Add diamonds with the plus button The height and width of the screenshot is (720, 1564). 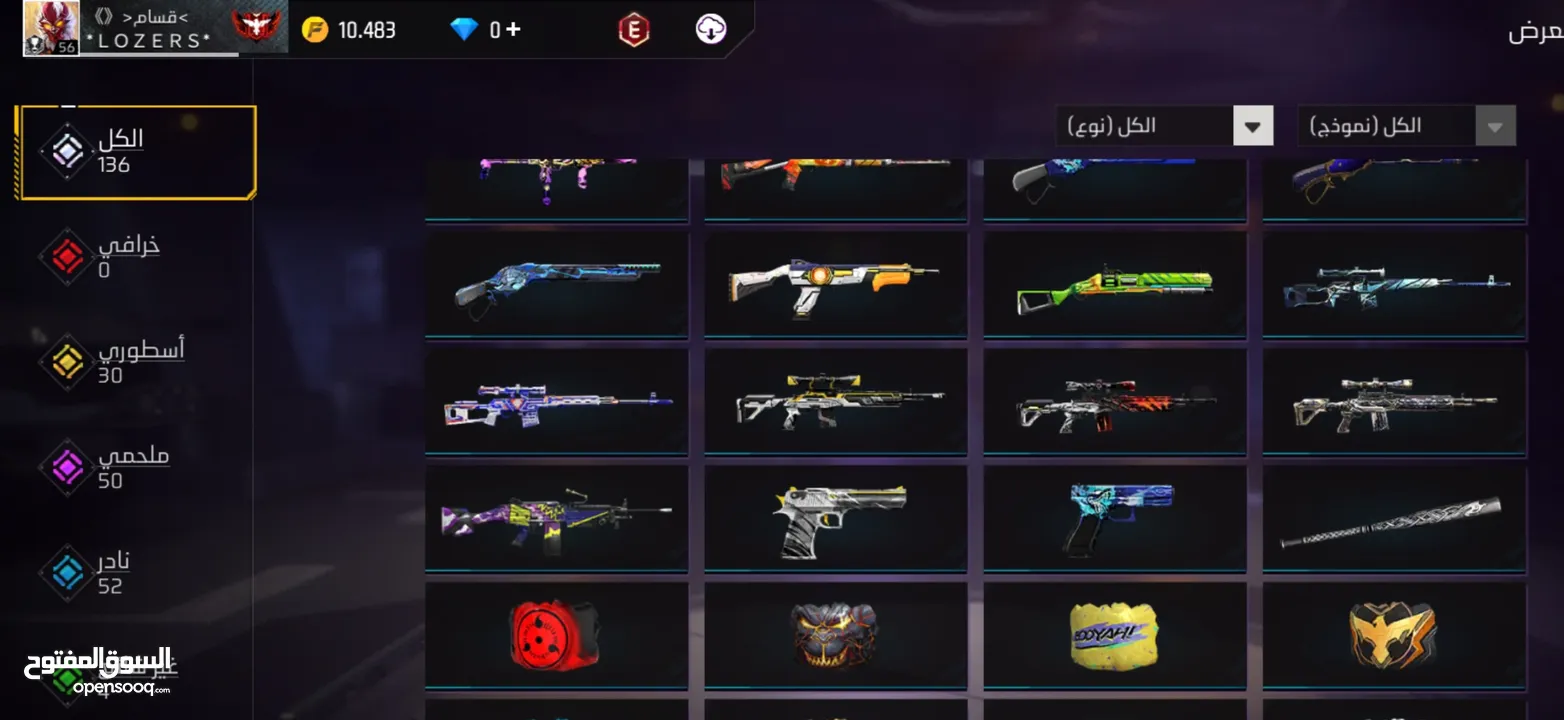[x=513, y=29]
